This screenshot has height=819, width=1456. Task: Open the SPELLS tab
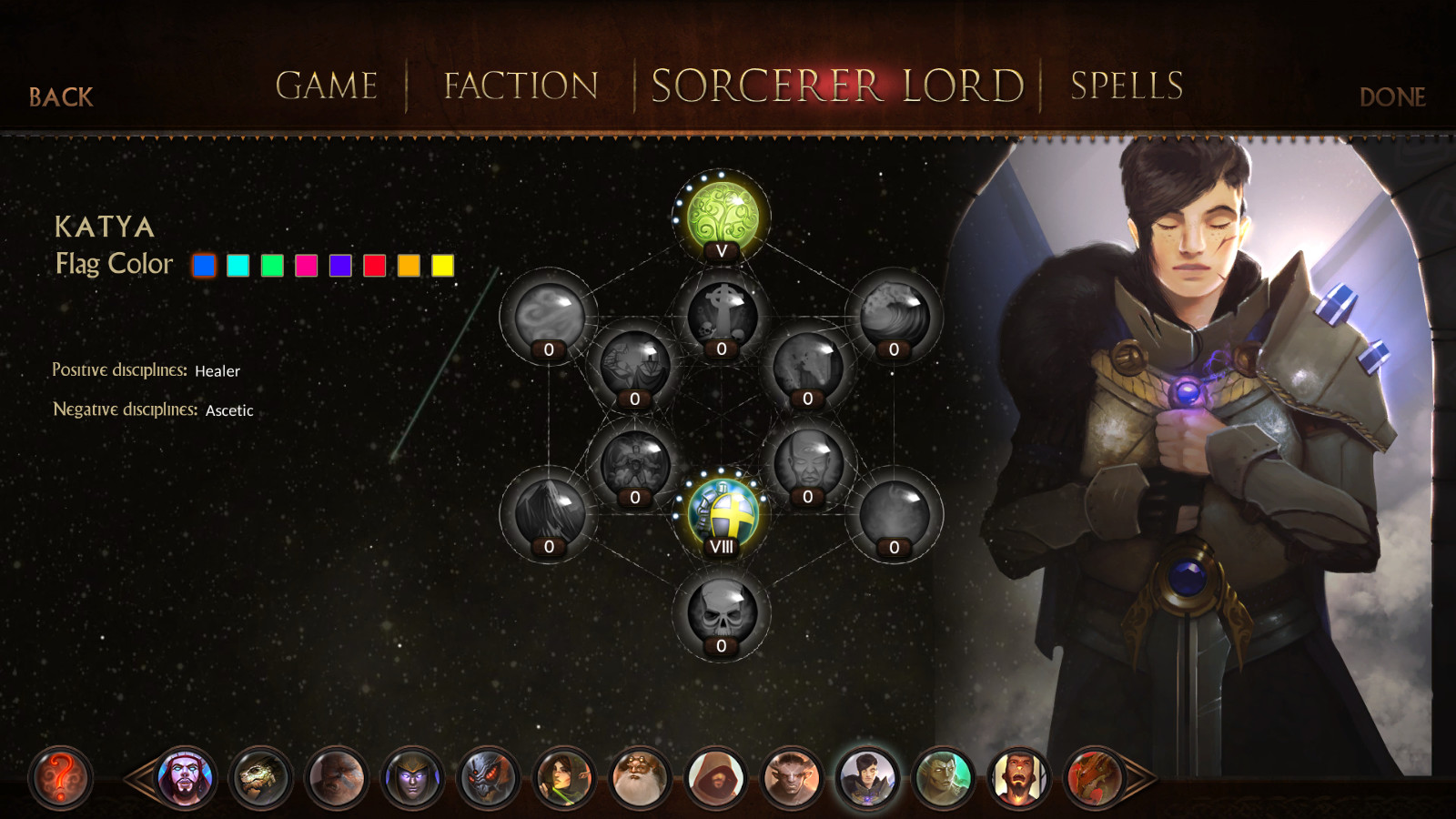(x=1126, y=85)
